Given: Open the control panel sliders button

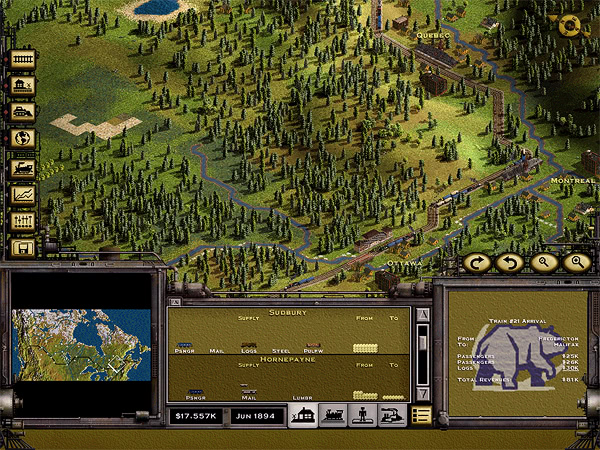Looking at the screenshot, I should coord(22,220).
